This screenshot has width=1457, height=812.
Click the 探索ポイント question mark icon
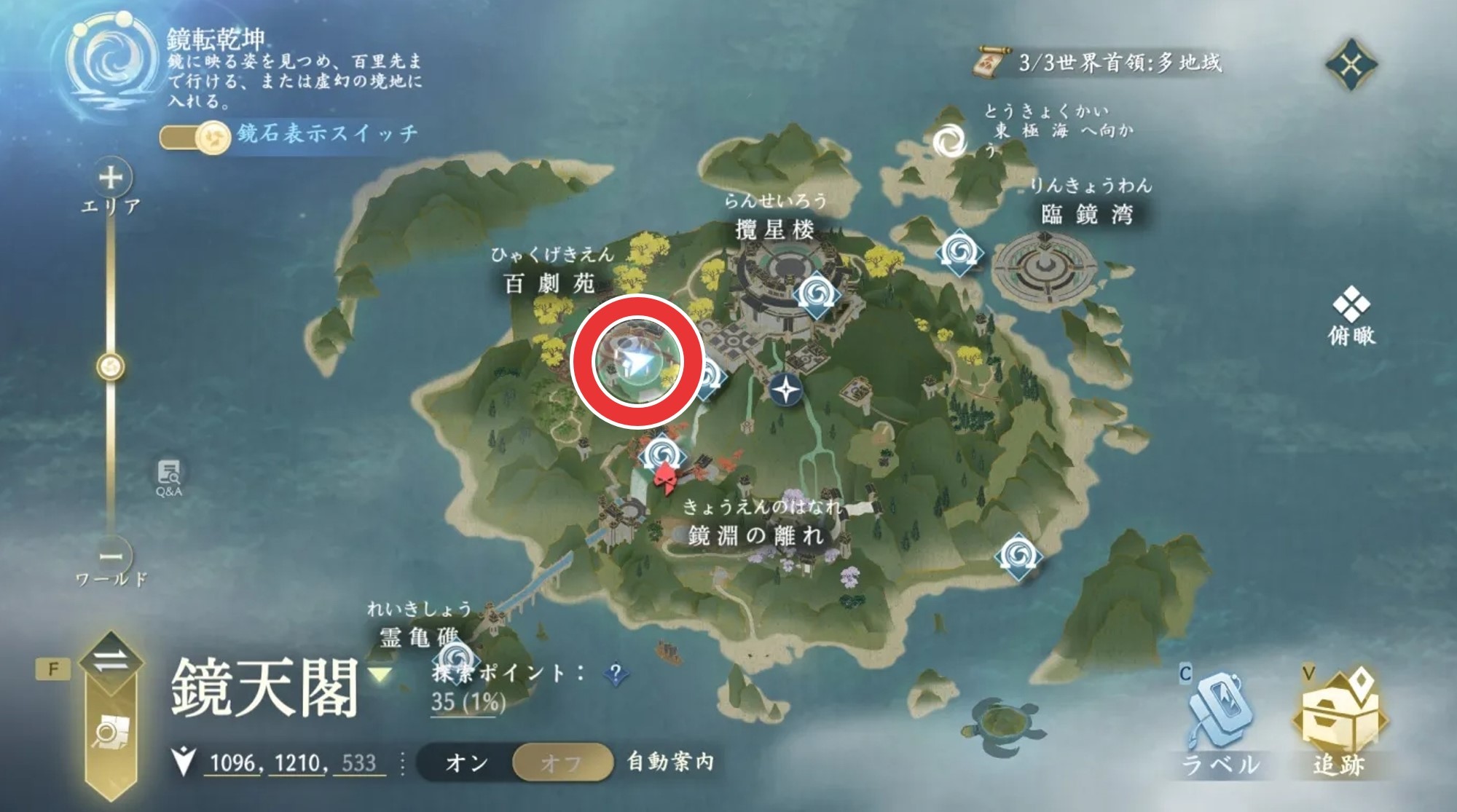(616, 674)
